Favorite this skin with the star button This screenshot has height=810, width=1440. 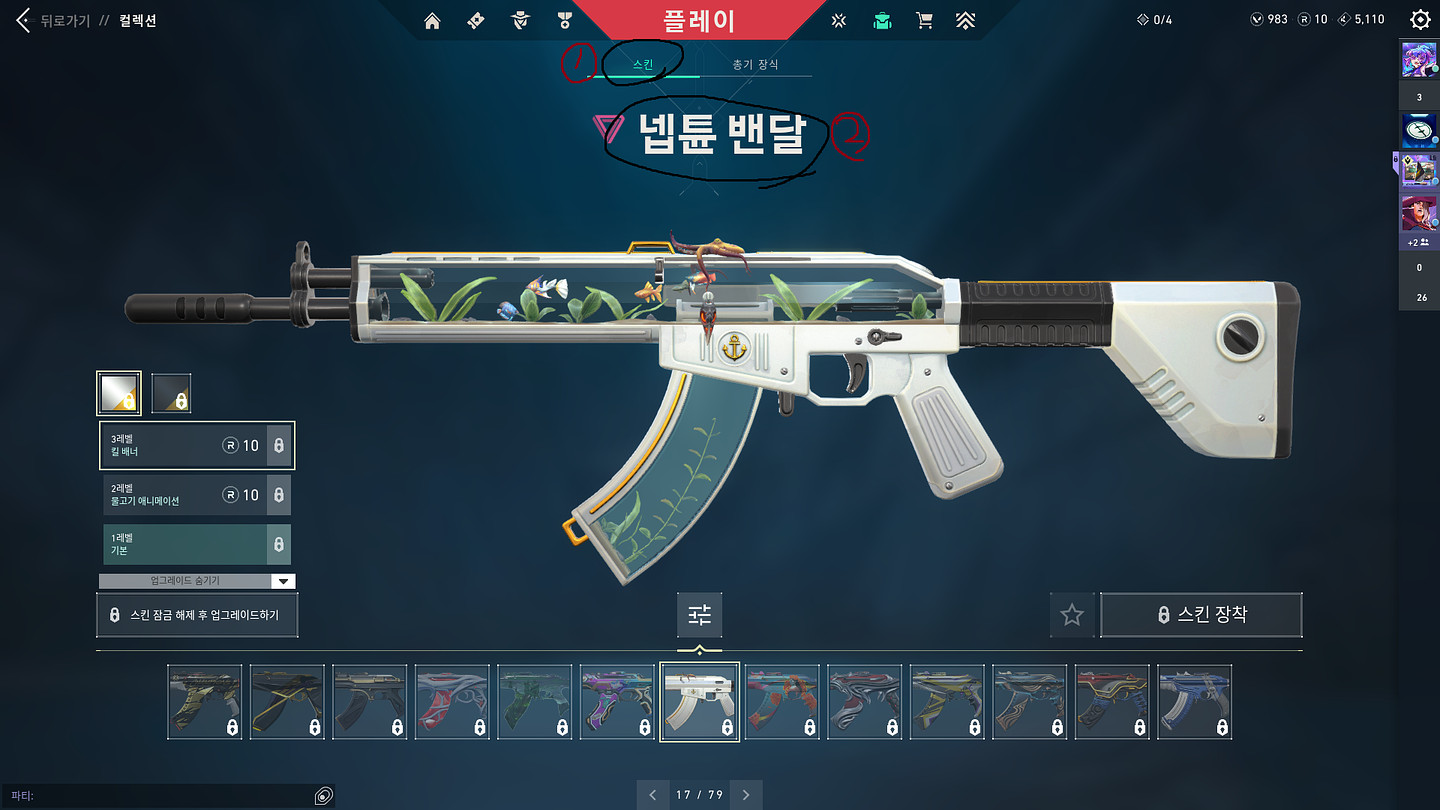1072,615
